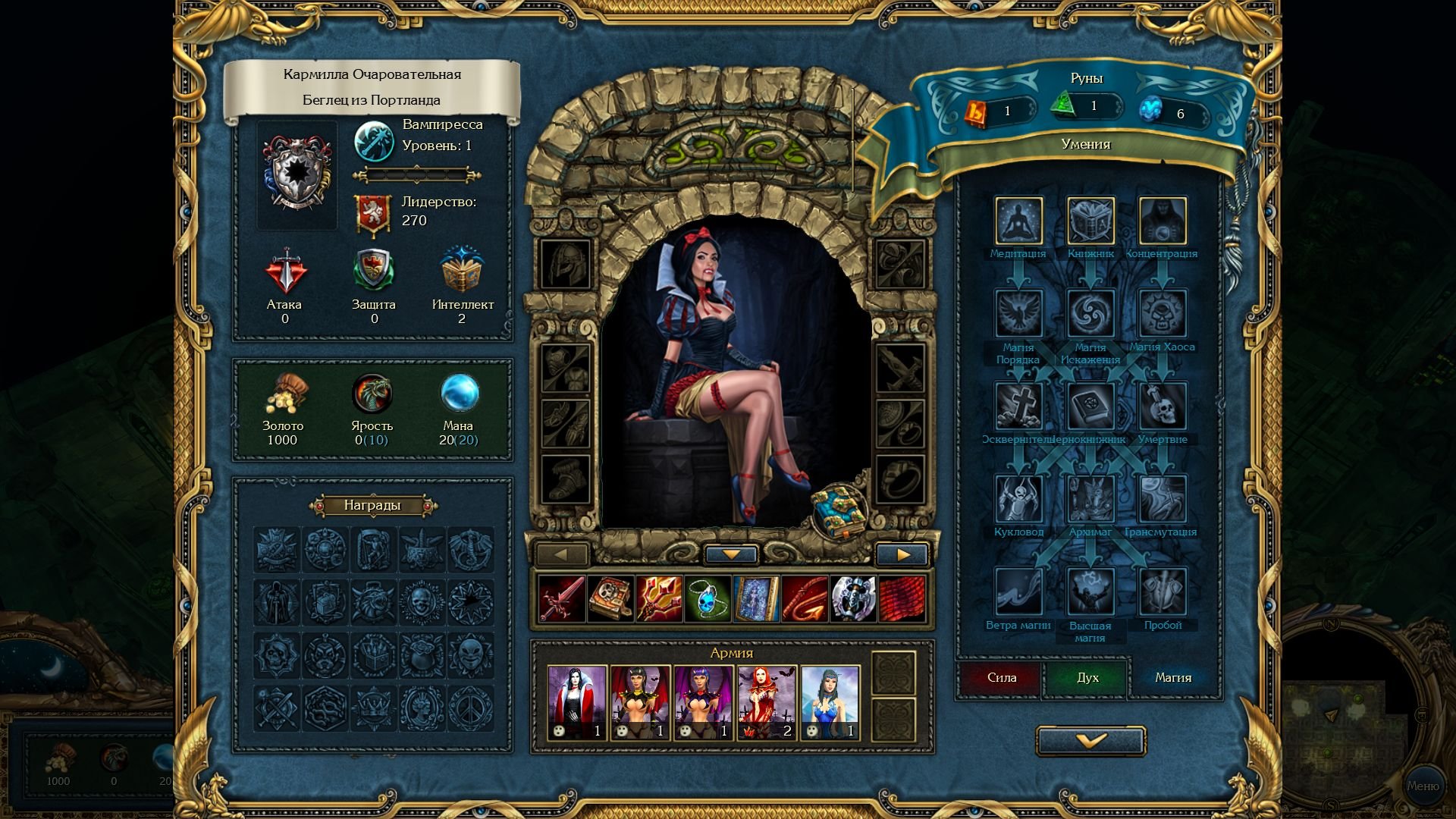1456x819 pixels.
Task: Select the Кукловод skill
Action: coord(1018,499)
